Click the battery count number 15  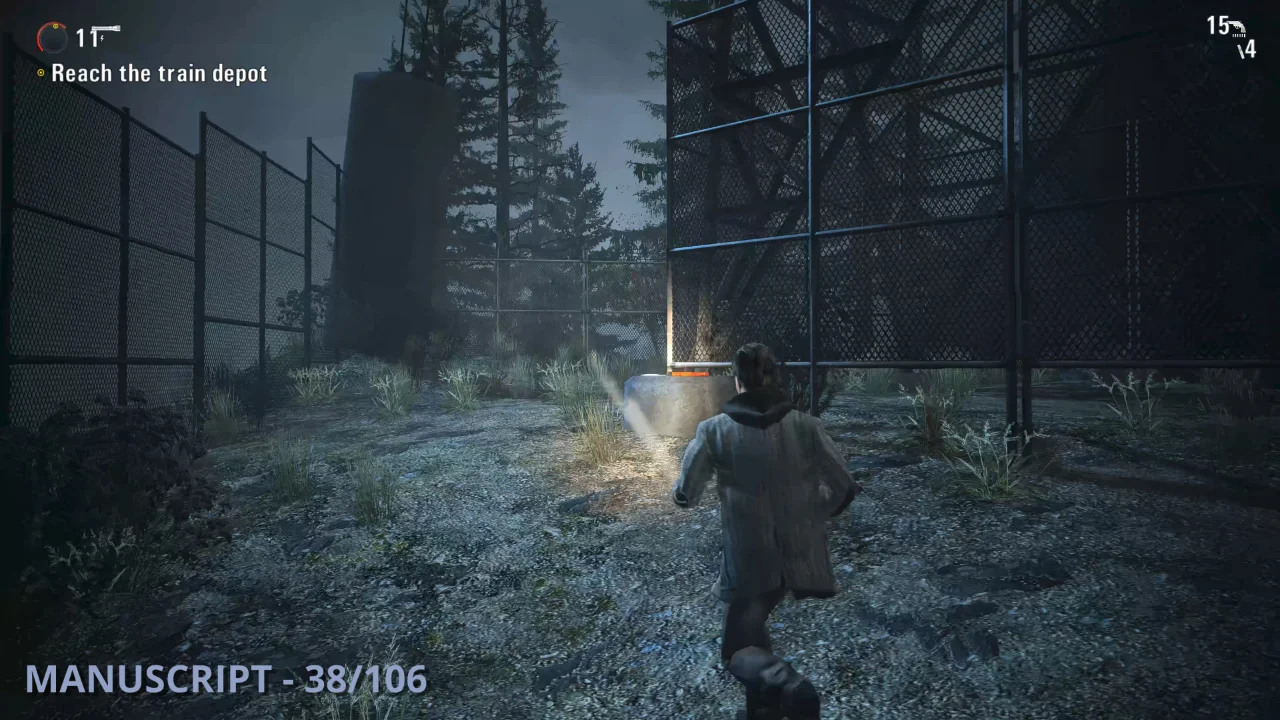(1219, 25)
